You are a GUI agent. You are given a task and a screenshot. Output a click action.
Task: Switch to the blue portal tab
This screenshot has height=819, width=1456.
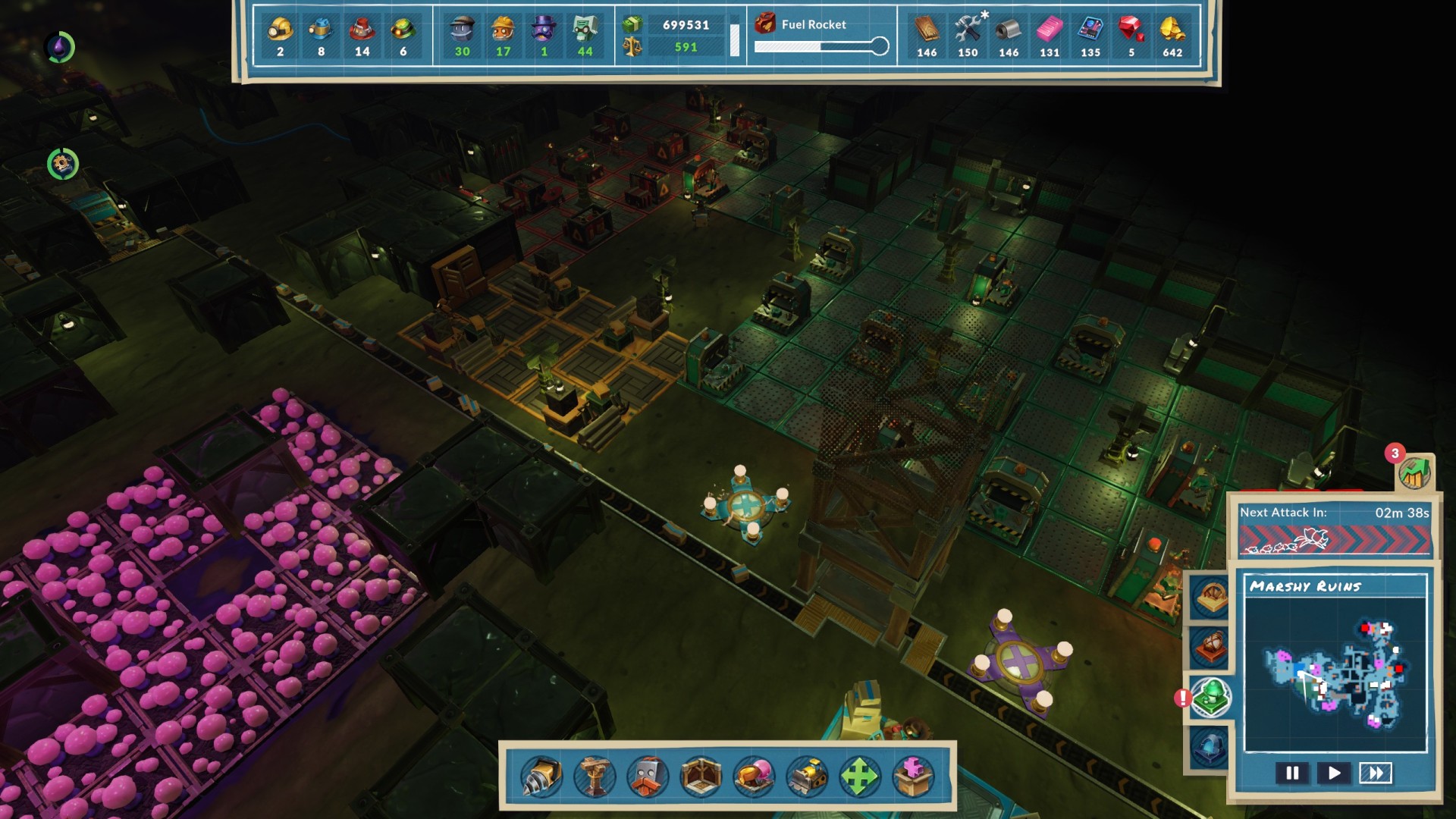tap(1210, 746)
